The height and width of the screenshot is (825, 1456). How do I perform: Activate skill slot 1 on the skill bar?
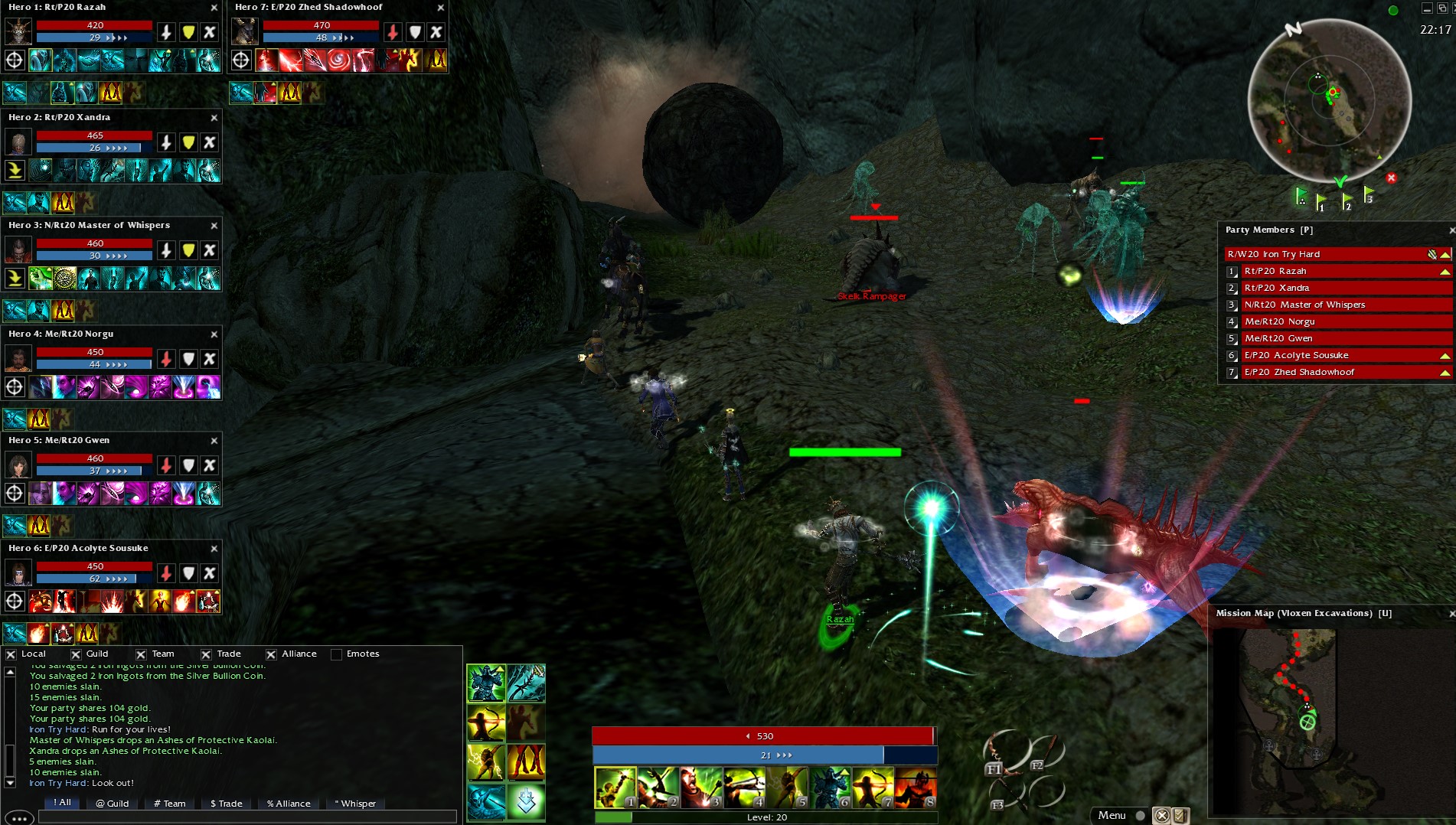615,787
